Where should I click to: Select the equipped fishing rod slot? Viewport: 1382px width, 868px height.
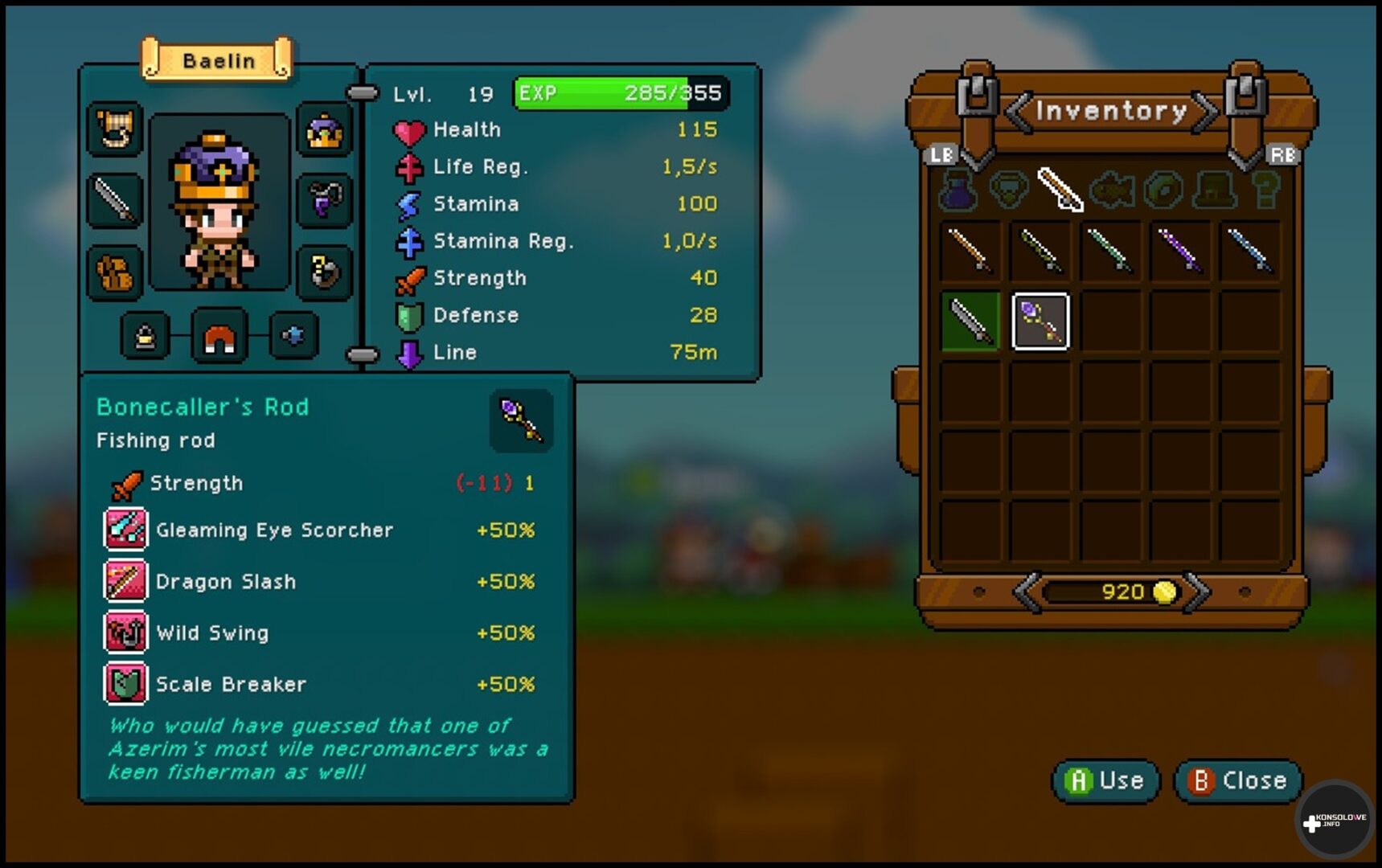click(116, 200)
